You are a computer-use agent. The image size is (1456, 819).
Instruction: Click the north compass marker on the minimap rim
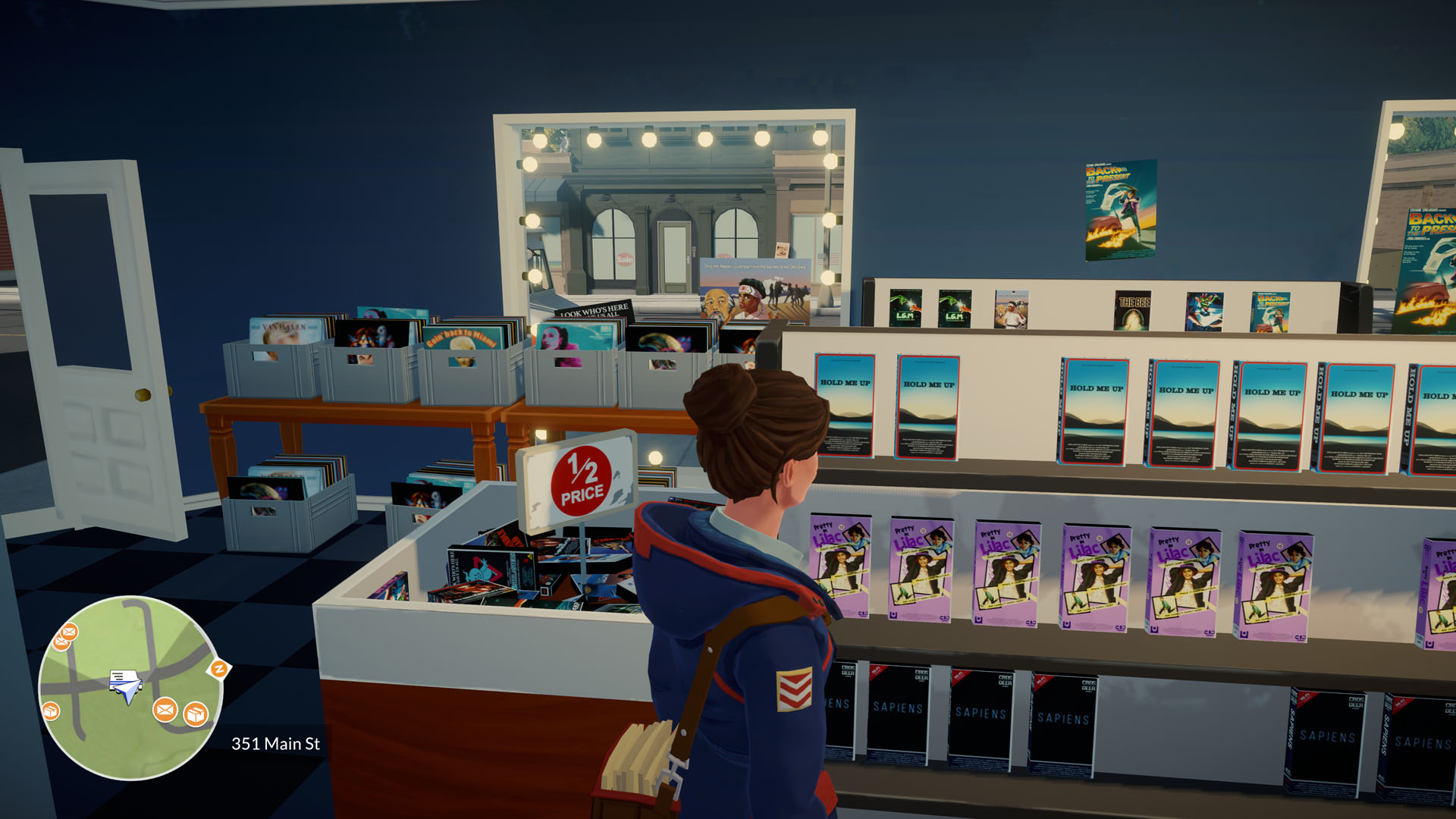click(x=219, y=669)
